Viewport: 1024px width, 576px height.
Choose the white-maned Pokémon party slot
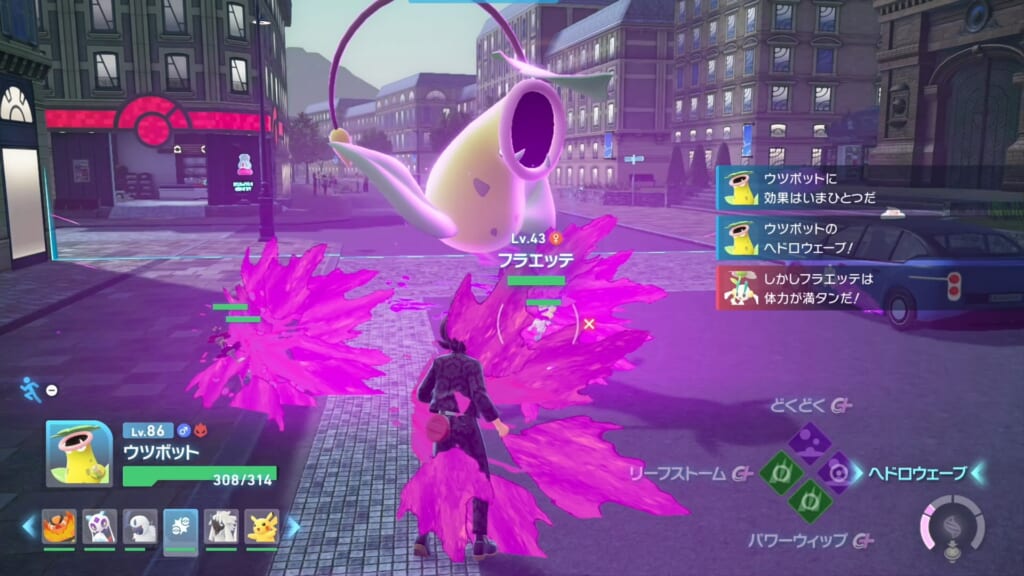coord(222,526)
